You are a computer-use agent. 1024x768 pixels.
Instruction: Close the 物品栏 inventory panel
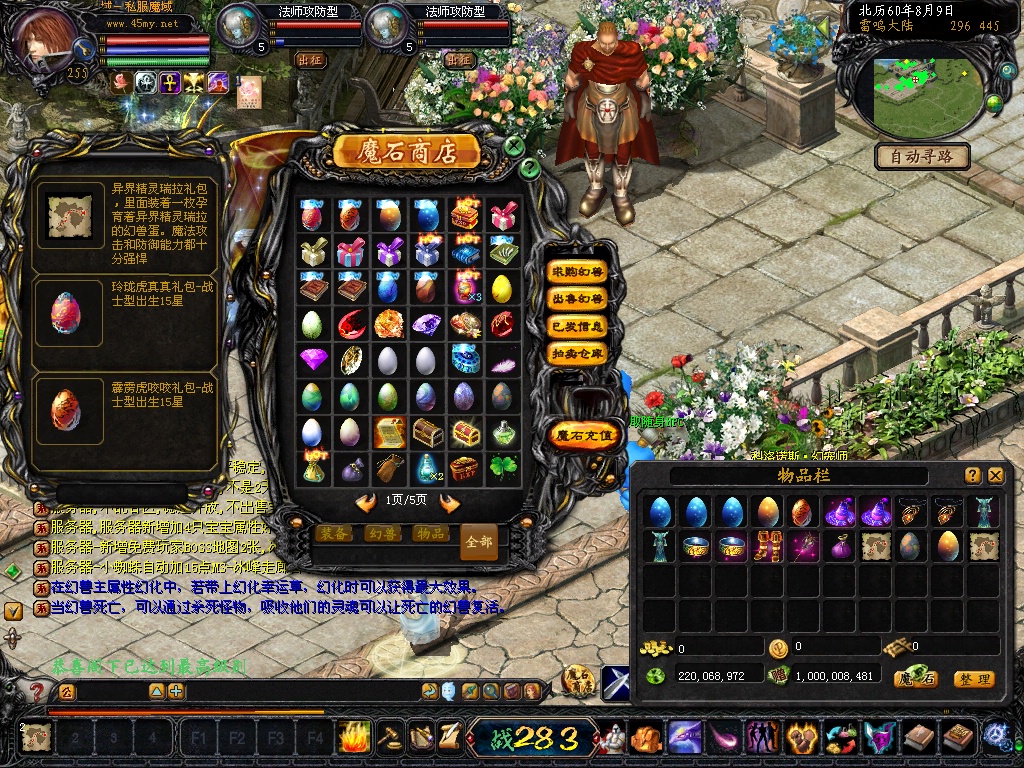point(996,476)
